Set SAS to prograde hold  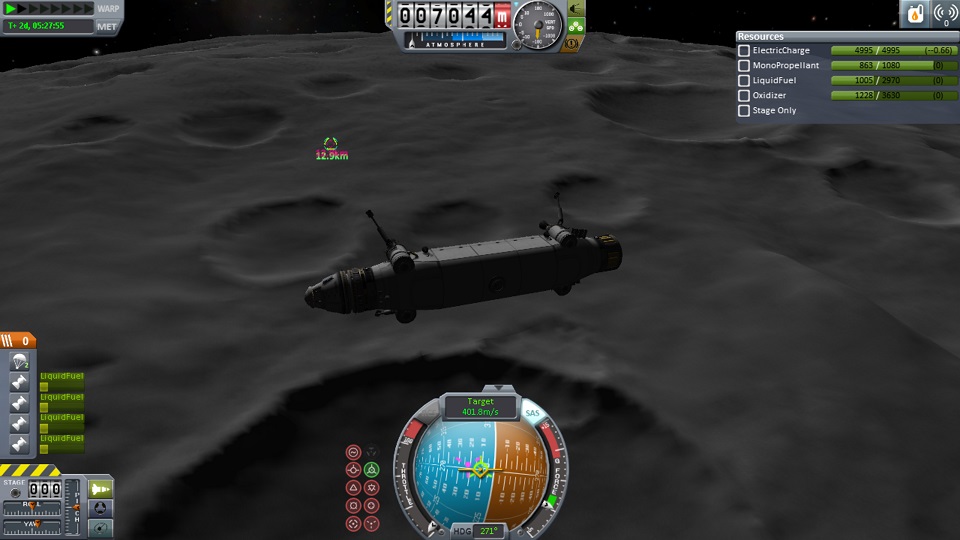point(353,469)
